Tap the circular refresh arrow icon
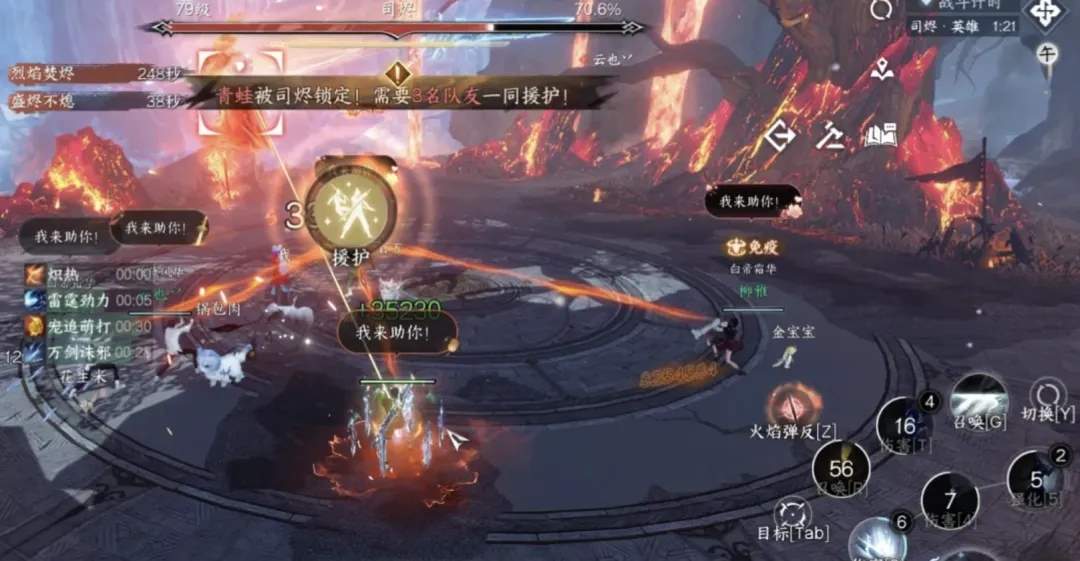 [x=881, y=10]
